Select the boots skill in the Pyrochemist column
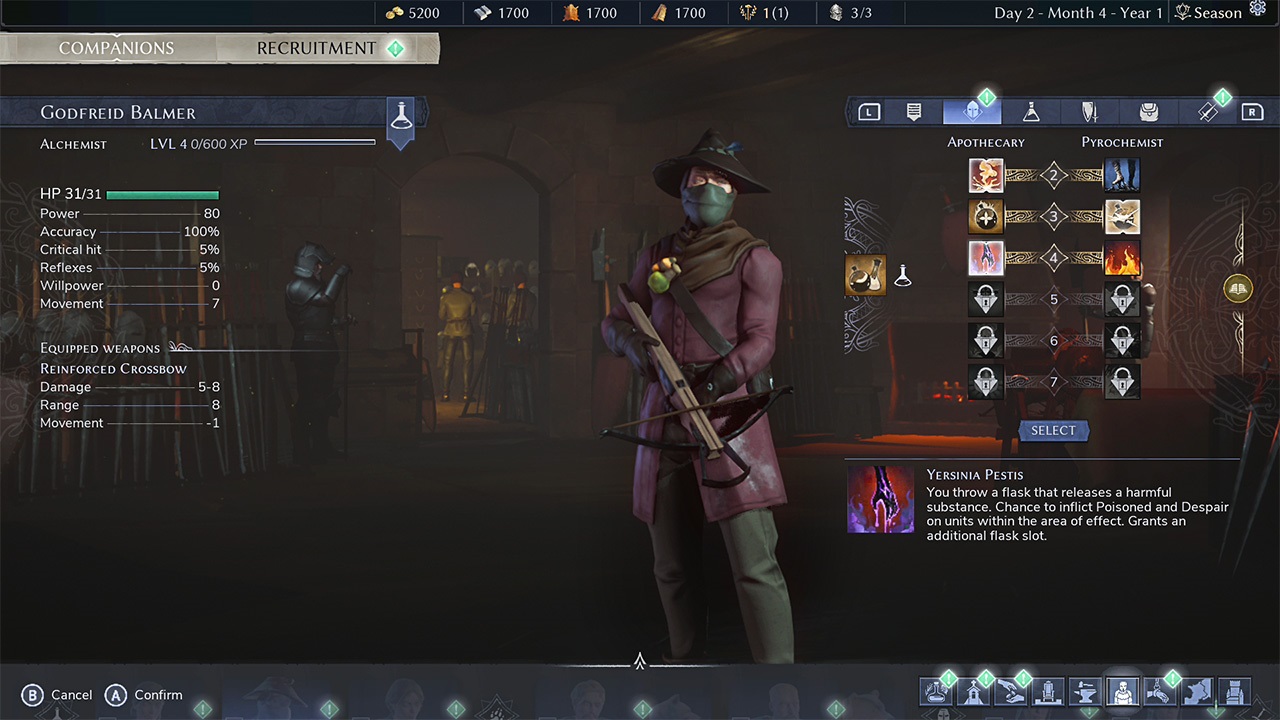Image resolution: width=1280 pixels, height=720 pixels. tap(1122, 175)
